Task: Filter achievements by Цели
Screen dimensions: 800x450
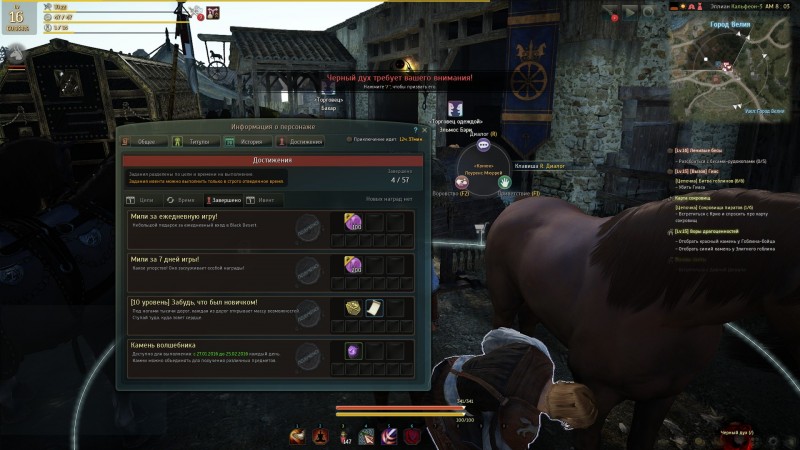Action: pyautogui.click(x=142, y=200)
